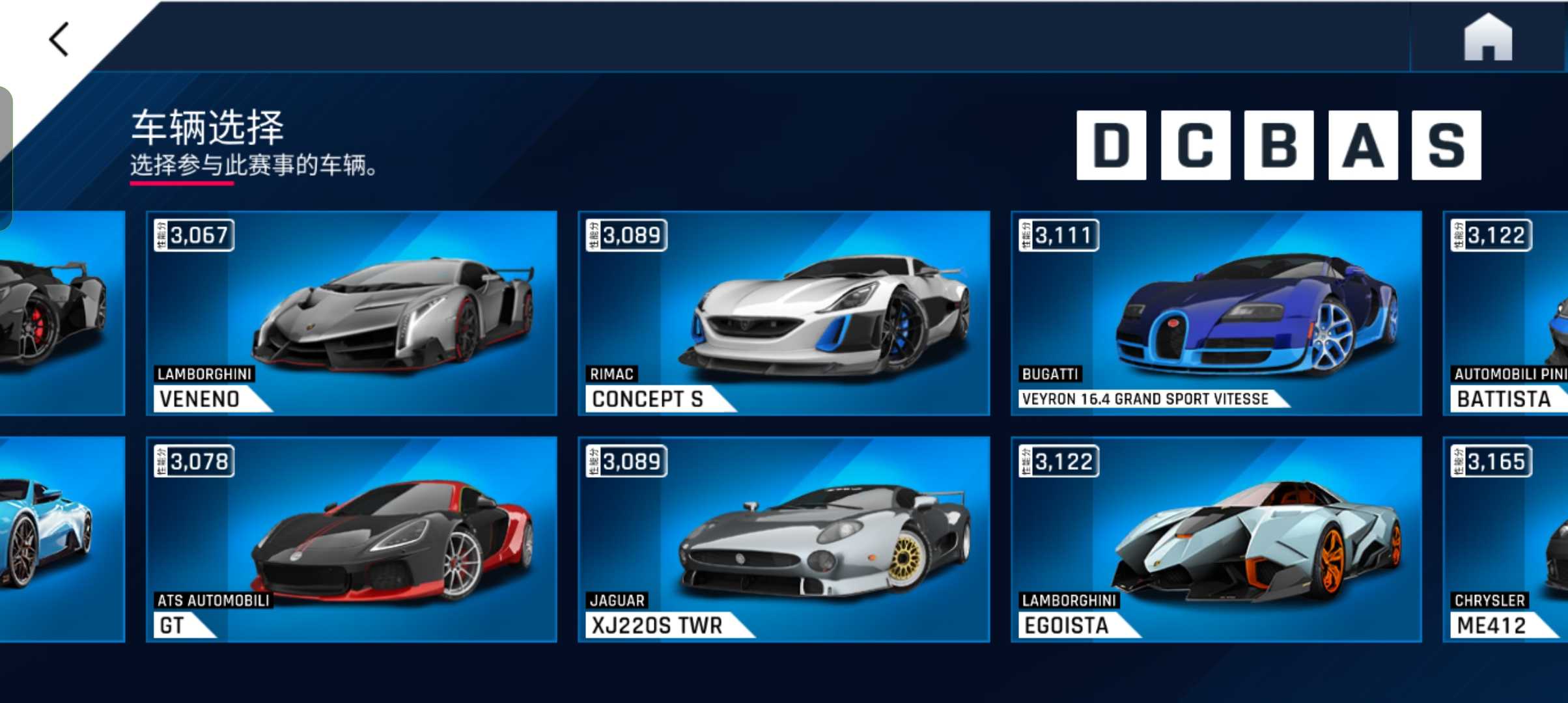Image resolution: width=1568 pixels, height=703 pixels.
Task: Select the Lamborghini Egoista car
Action: [1216, 539]
